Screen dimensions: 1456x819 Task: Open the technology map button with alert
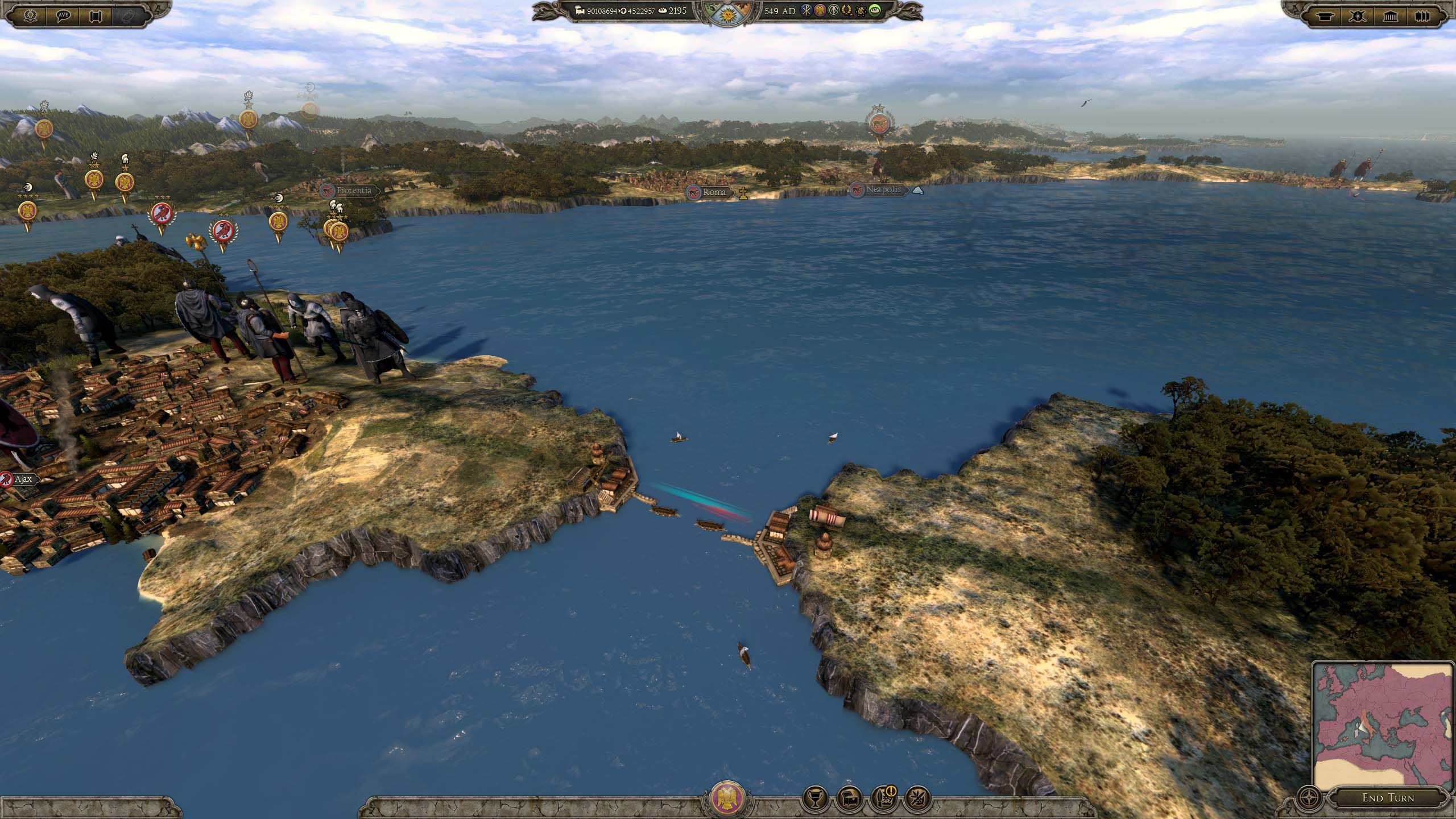coord(883,797)
